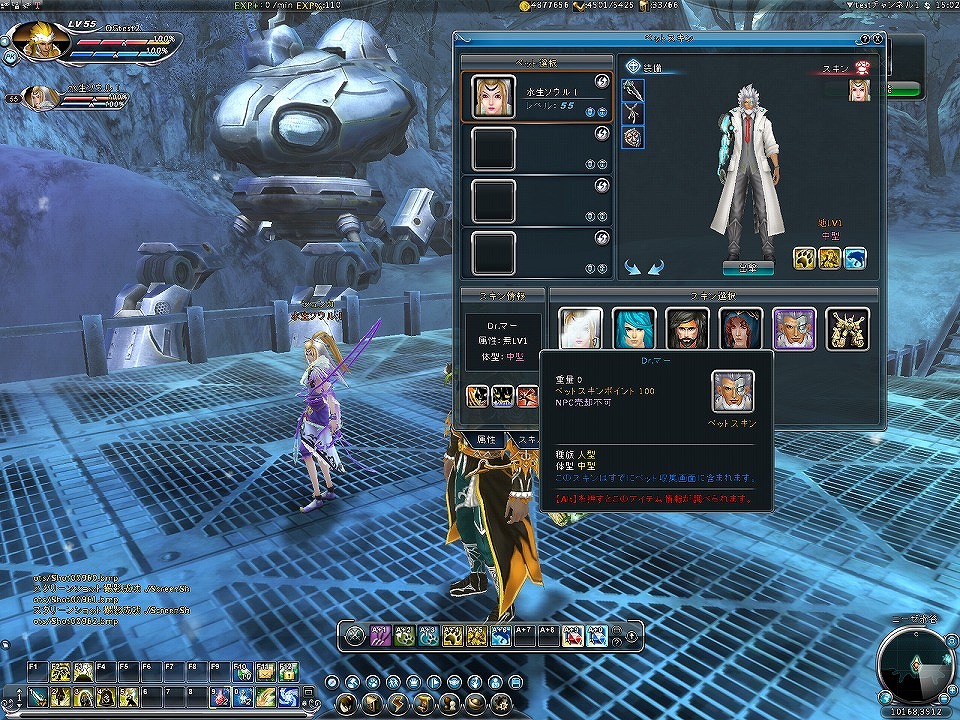Close the pet skin window
This screenshot has width=960, height=720.
(877, 39)
